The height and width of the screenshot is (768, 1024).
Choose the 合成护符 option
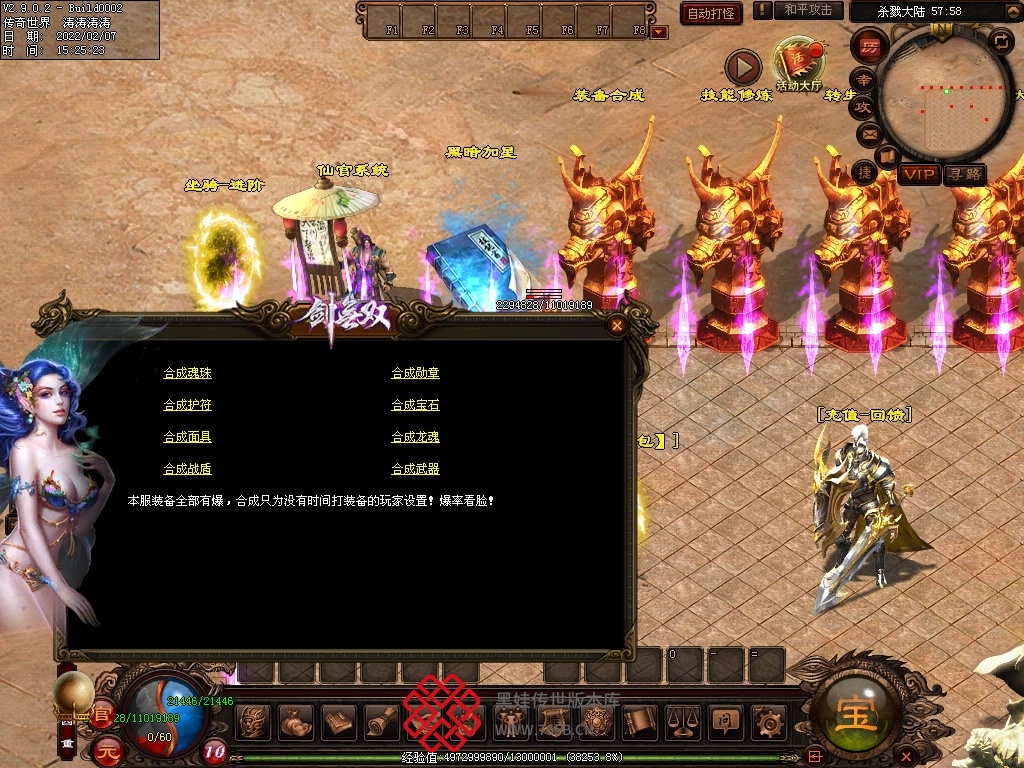pyautogui.click(x=187, y=405)
